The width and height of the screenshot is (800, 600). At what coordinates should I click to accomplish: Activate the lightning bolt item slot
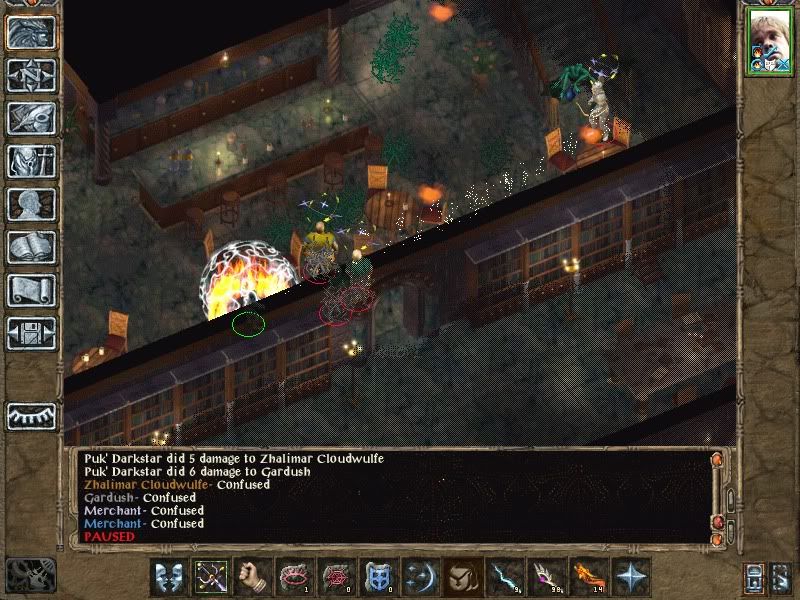click(503, 577)
